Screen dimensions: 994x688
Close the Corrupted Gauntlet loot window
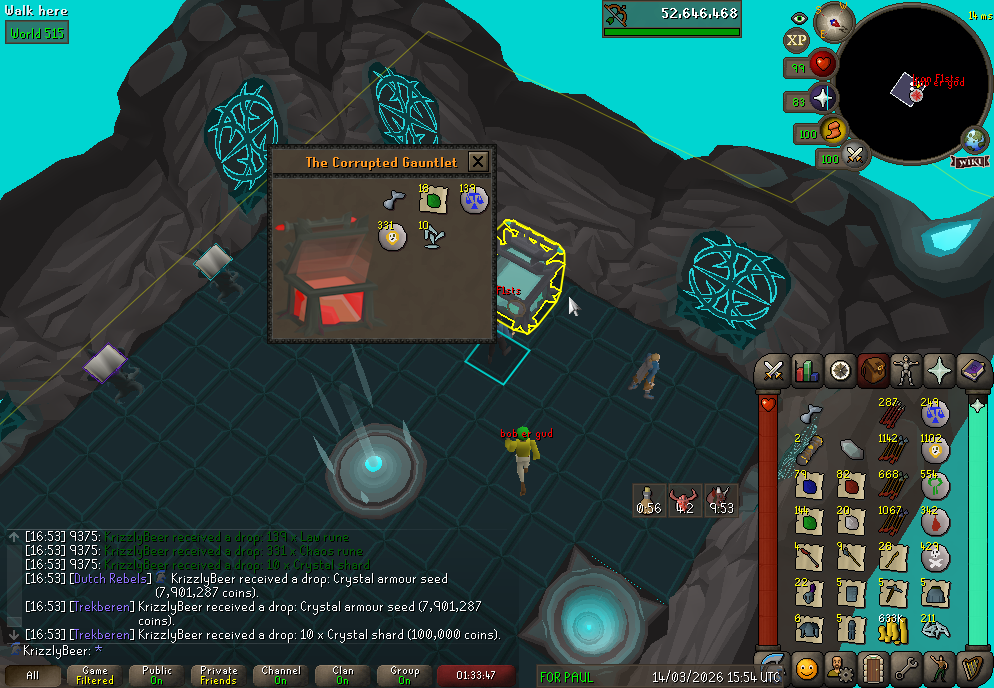click(x=478, y=162)
